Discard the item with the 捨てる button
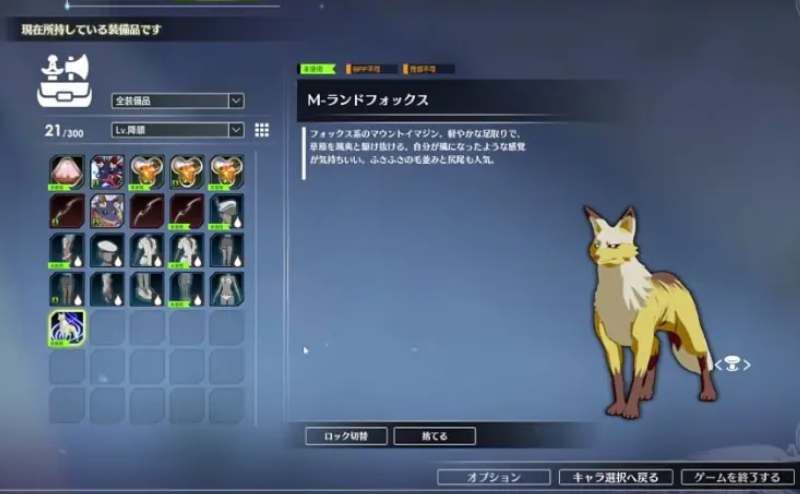 point(434,436)
